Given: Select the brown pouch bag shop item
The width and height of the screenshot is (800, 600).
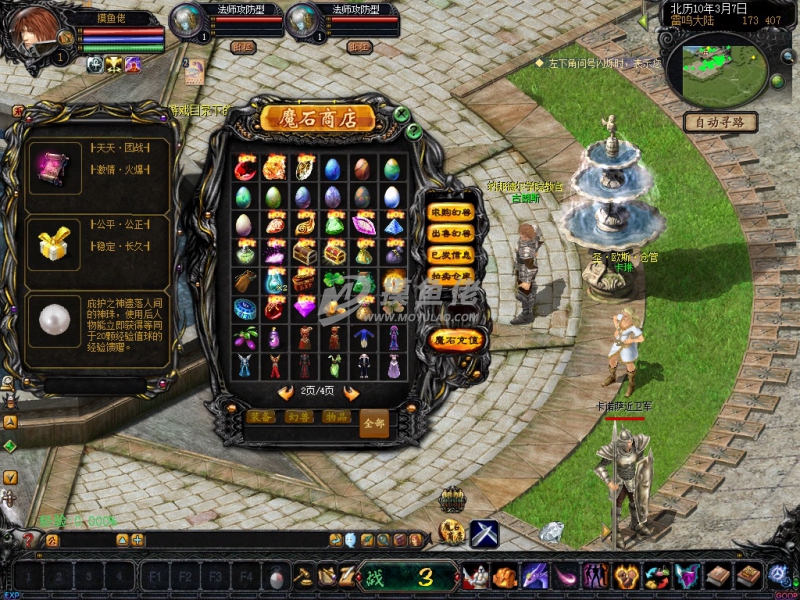Looking at the screenshot, I should [245, 281].
